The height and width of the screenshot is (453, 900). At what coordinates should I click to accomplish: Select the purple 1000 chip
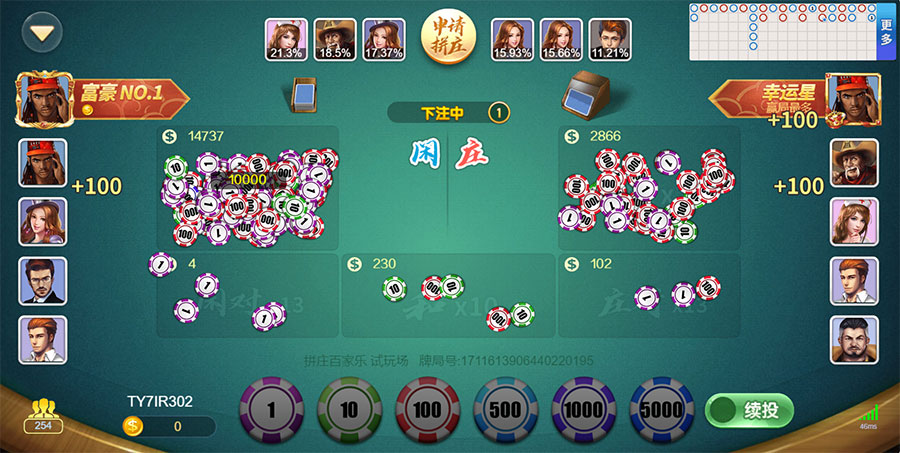(x=584, y=410)
